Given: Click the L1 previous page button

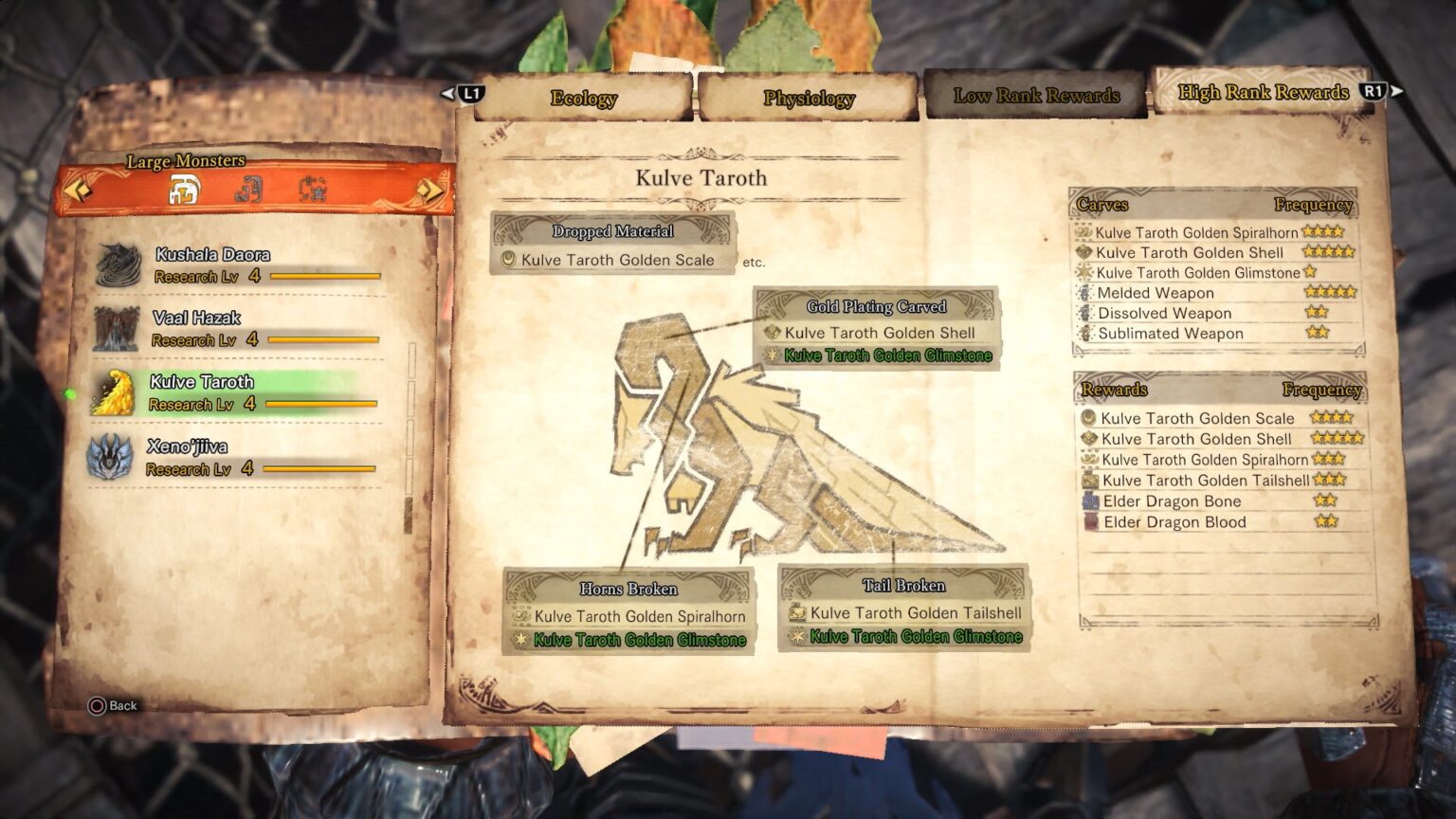Looking at the screenshot, I should pyautogui.click(x=469, y=93).
